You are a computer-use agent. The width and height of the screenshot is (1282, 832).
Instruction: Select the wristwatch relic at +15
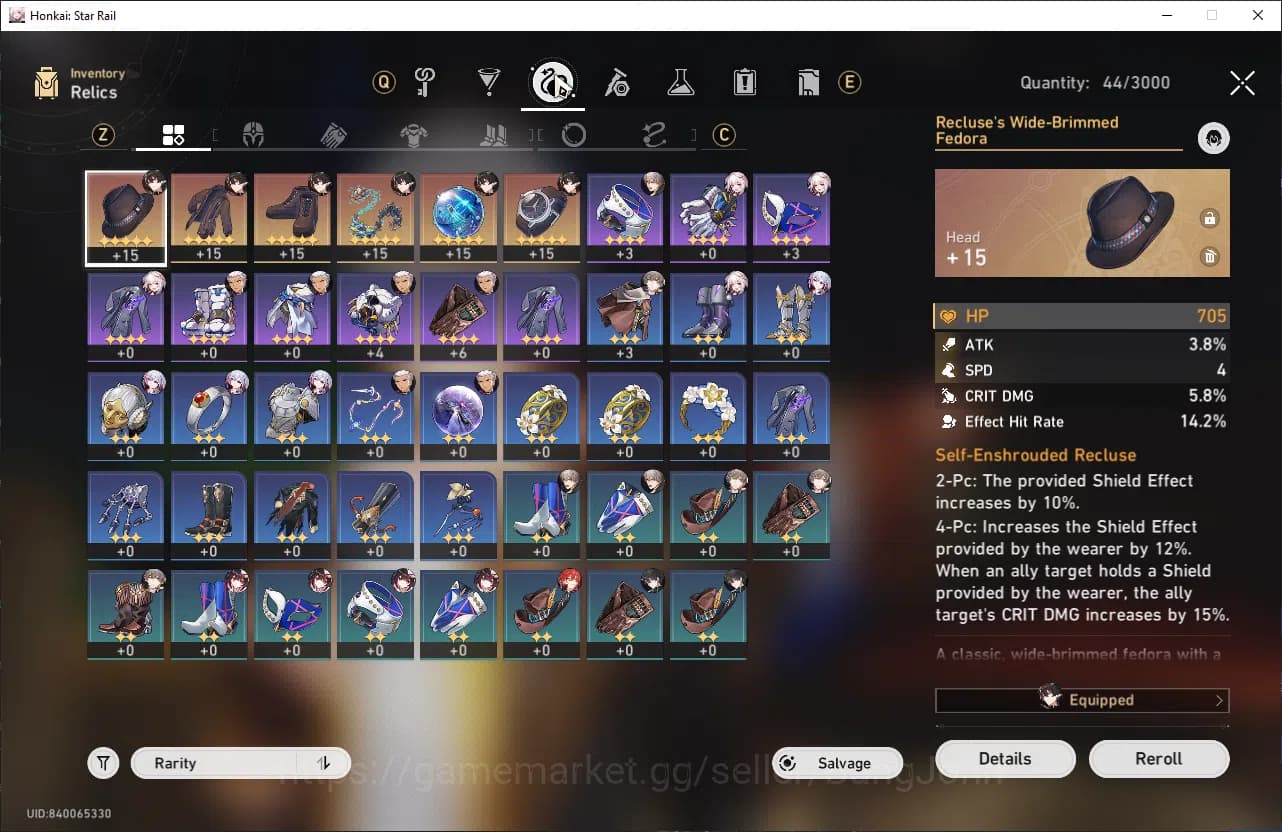click(x=541, y=218)
